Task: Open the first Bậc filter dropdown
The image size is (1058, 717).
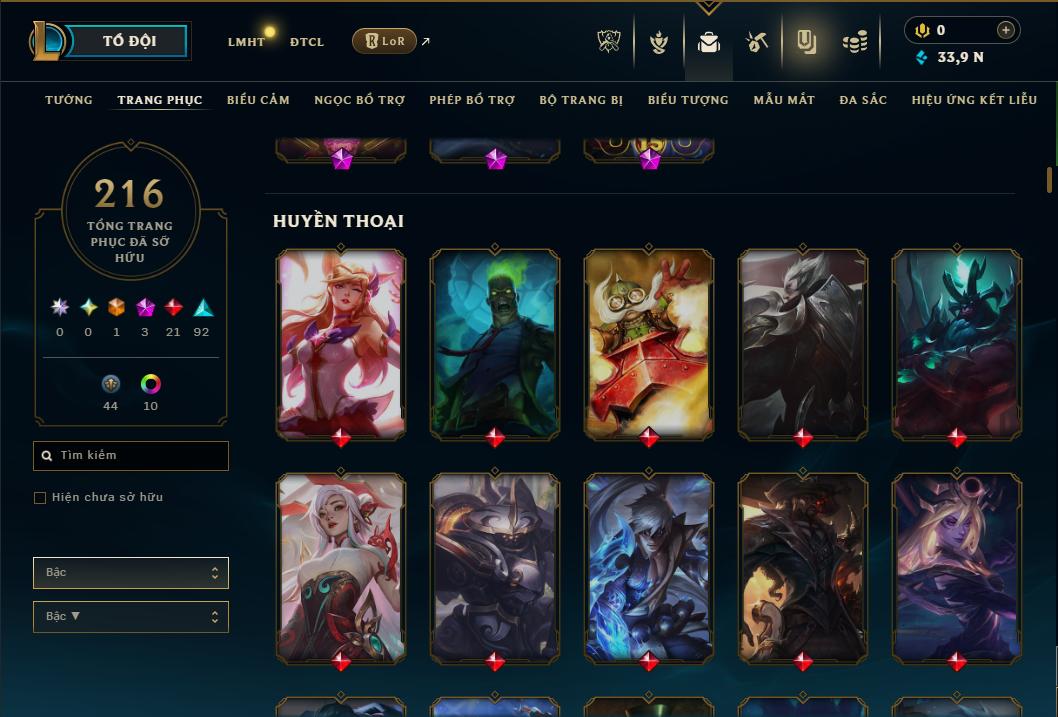Action: (x=131, y=573)
